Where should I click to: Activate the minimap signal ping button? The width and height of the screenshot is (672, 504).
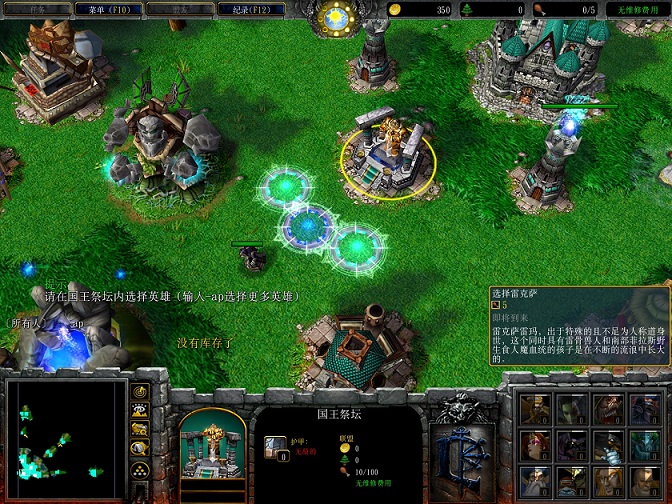tap(140, 390)
